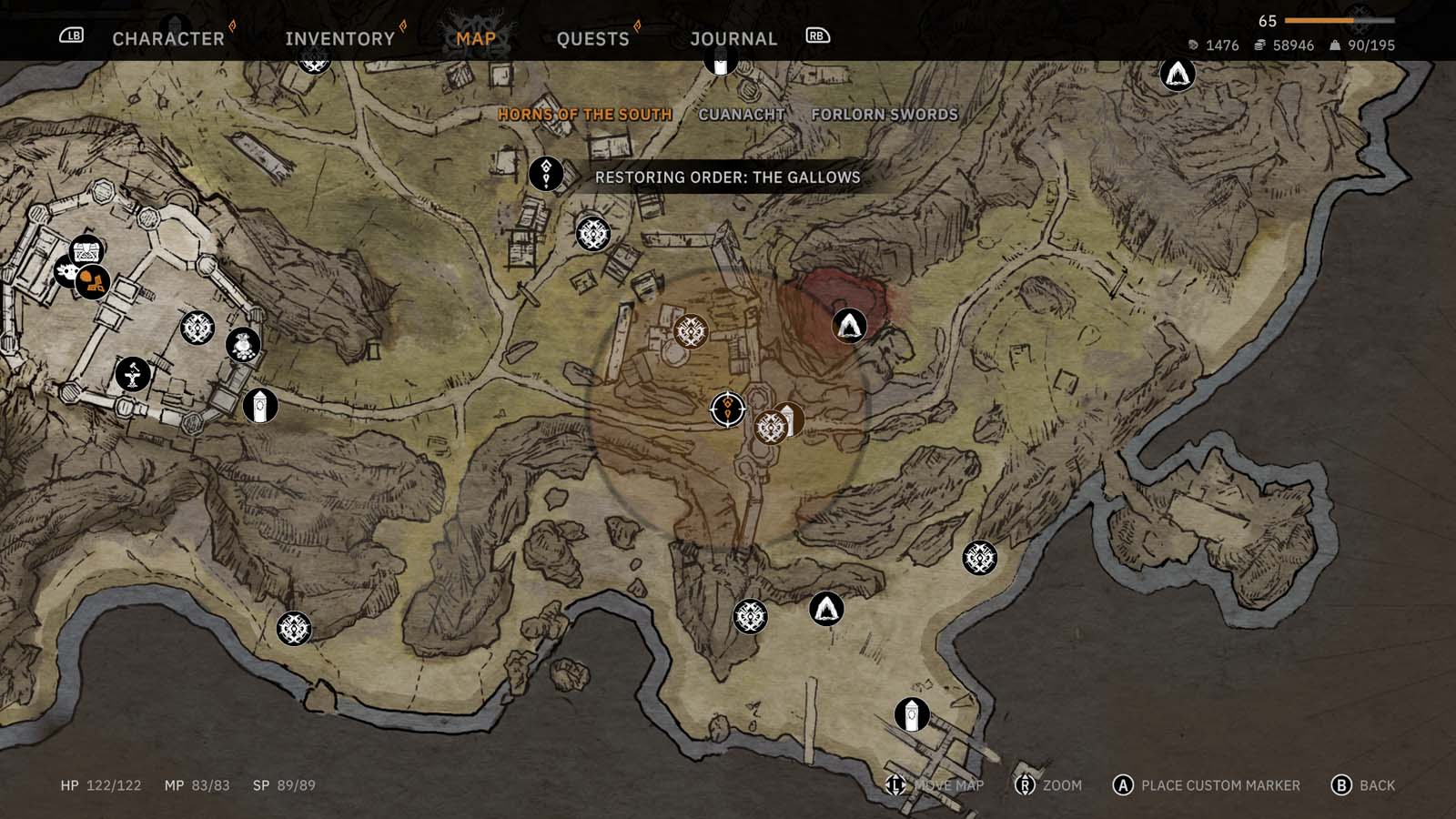Screen dimensions: 1456x819
Task: Switch to the MAP tab
Action: click(474, 38)
